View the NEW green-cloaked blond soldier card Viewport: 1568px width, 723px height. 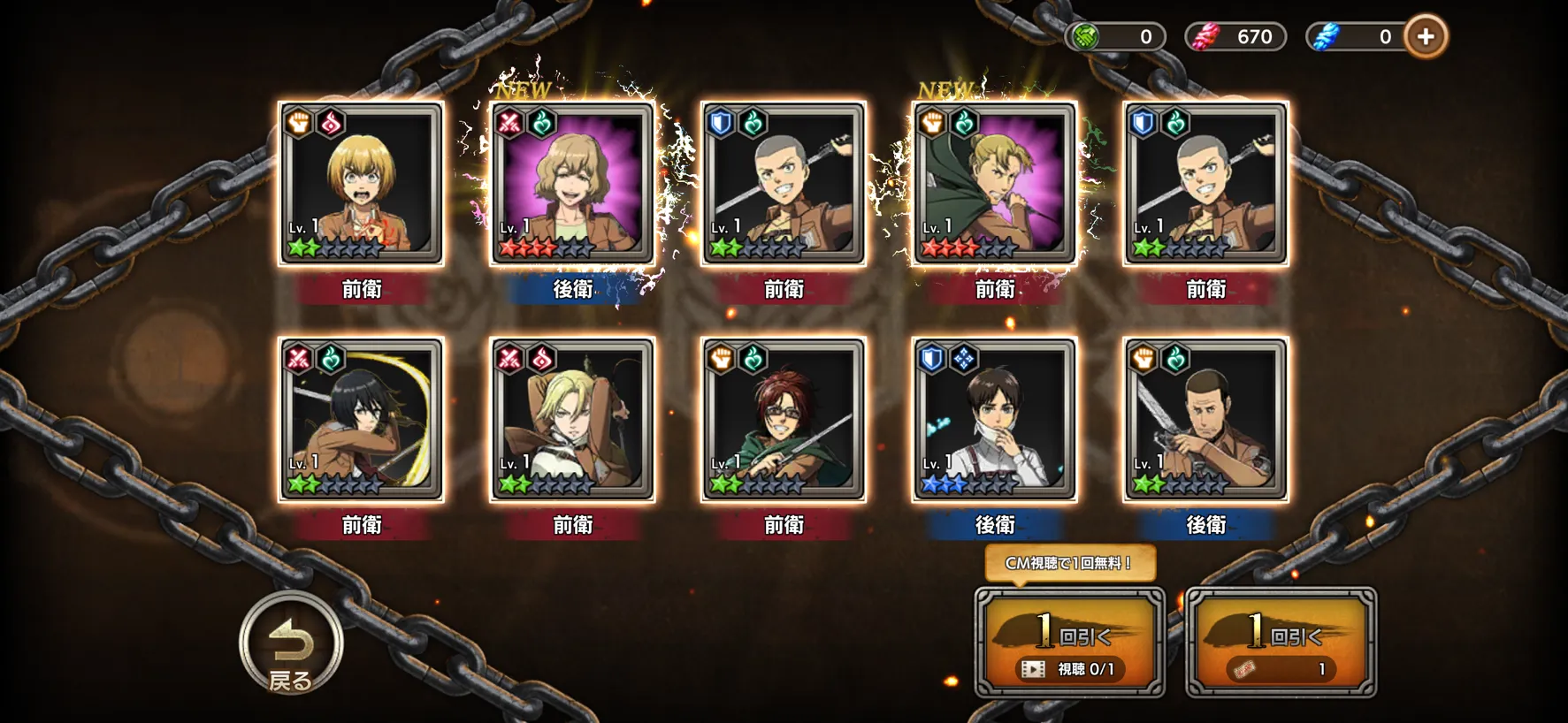(994, 183)
